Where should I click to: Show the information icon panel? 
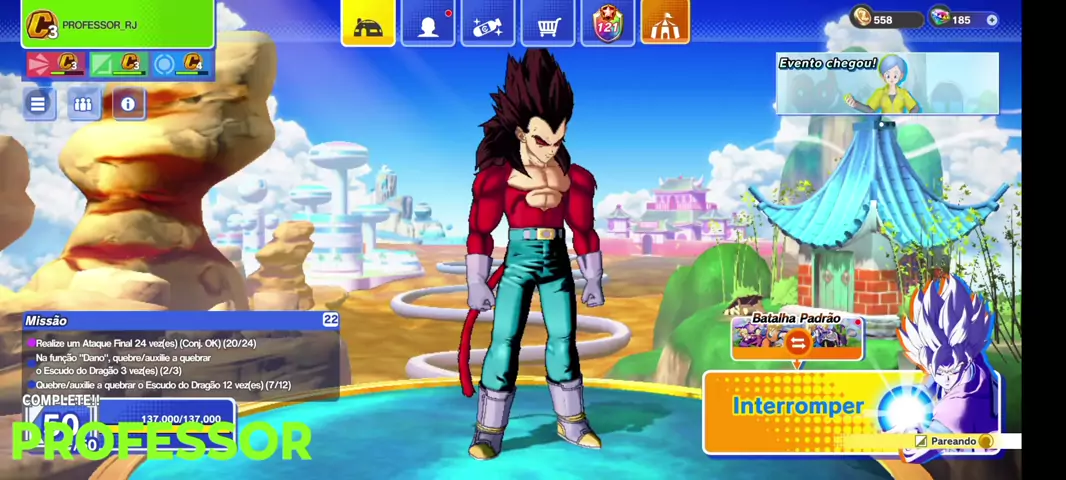pyautogui.click(x=128, y=103)
